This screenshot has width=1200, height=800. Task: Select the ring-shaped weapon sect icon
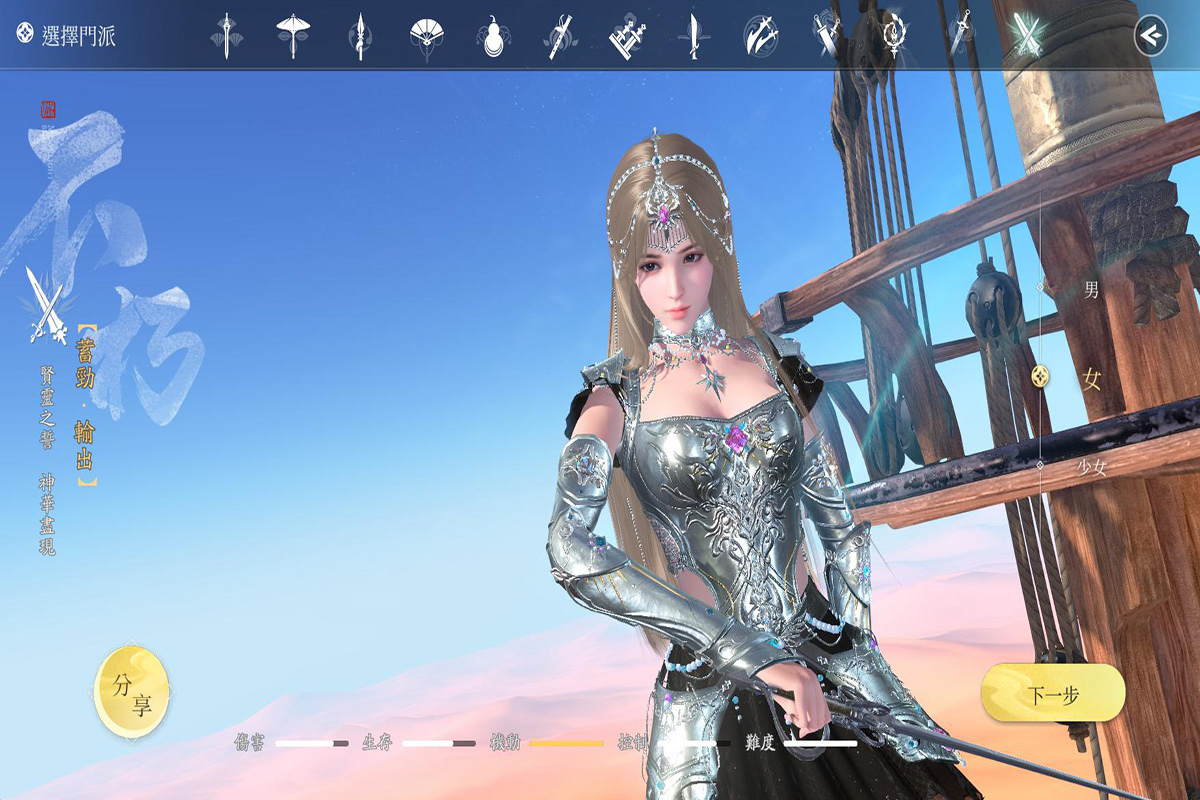click(x=892, y=36)
